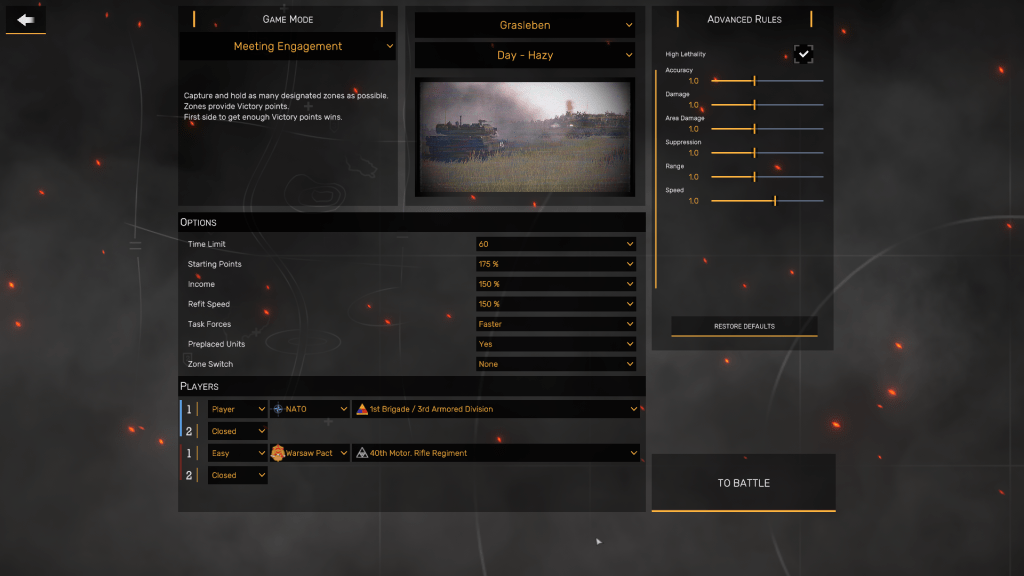The height and width of the screenshot is (576, 1024).
Task: Select the NATO faction dropdown
Action: pos(310,409)
